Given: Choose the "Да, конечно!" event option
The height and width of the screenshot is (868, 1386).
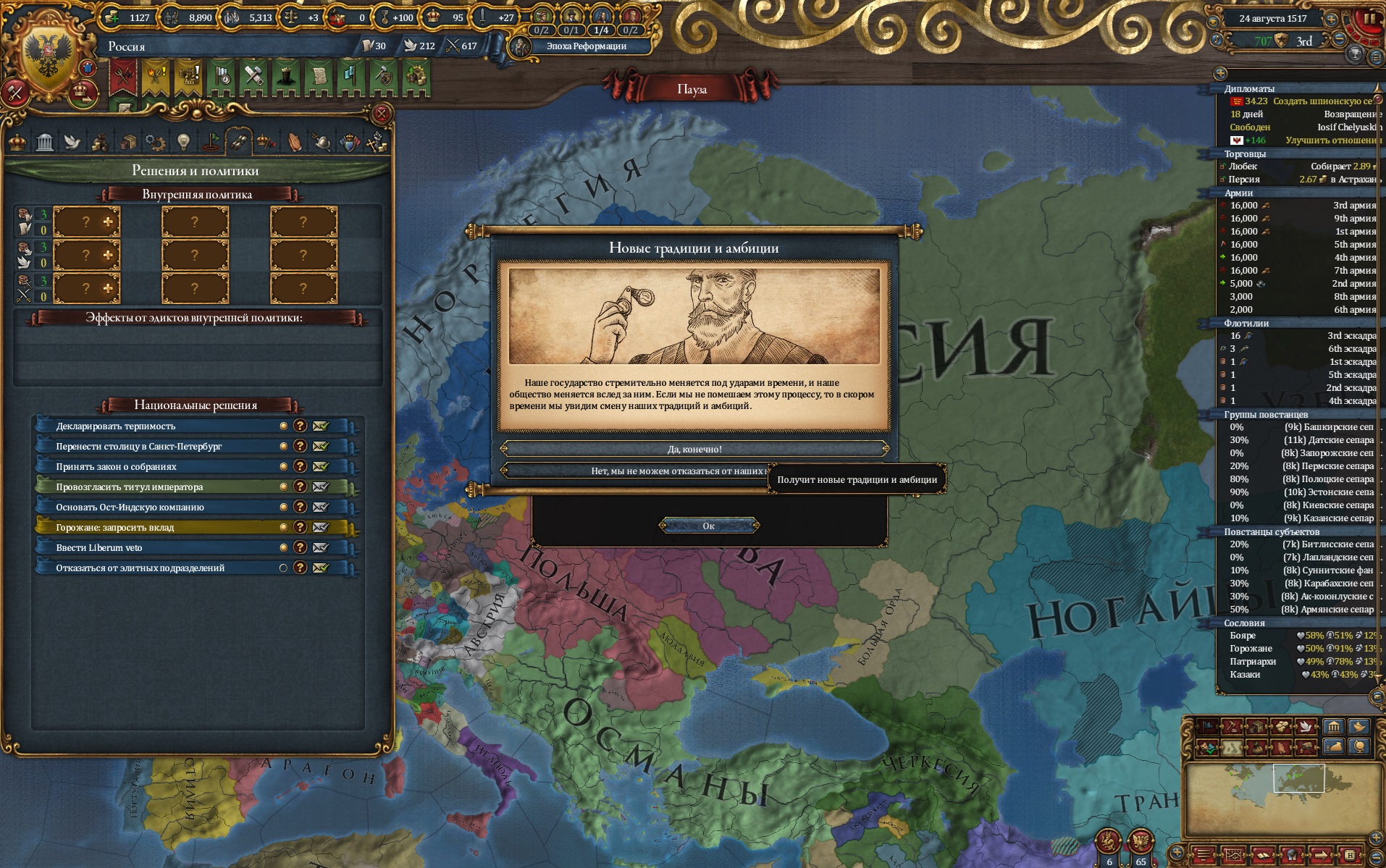Looking at the screenshot, I should click(694, 449).
